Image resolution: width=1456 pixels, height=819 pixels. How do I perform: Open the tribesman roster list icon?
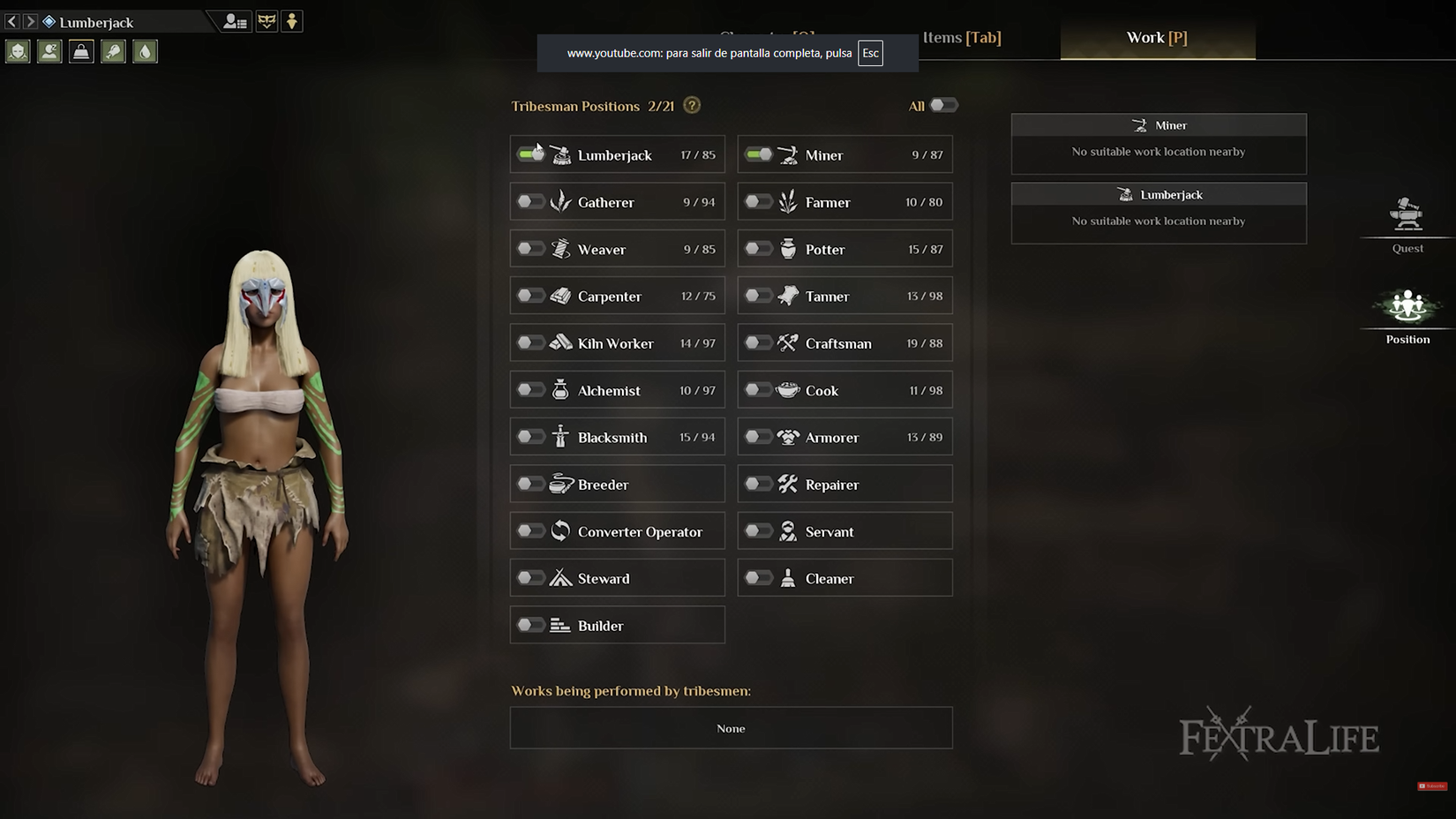click(x=233, y=20)
